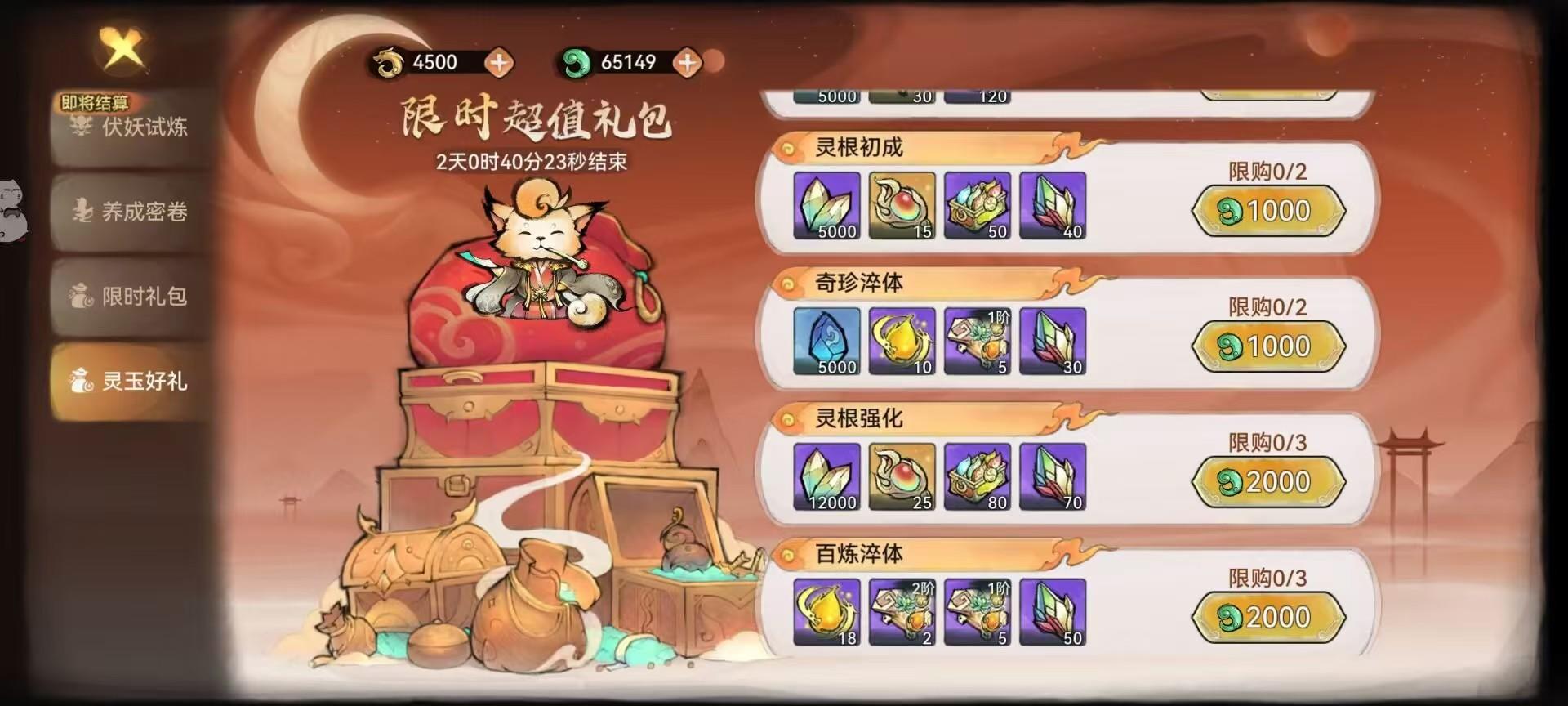1568x706 pixels.
Task: Purchase the 灵根初成 pack for 1000 jade
Action: pos(1268,210)
